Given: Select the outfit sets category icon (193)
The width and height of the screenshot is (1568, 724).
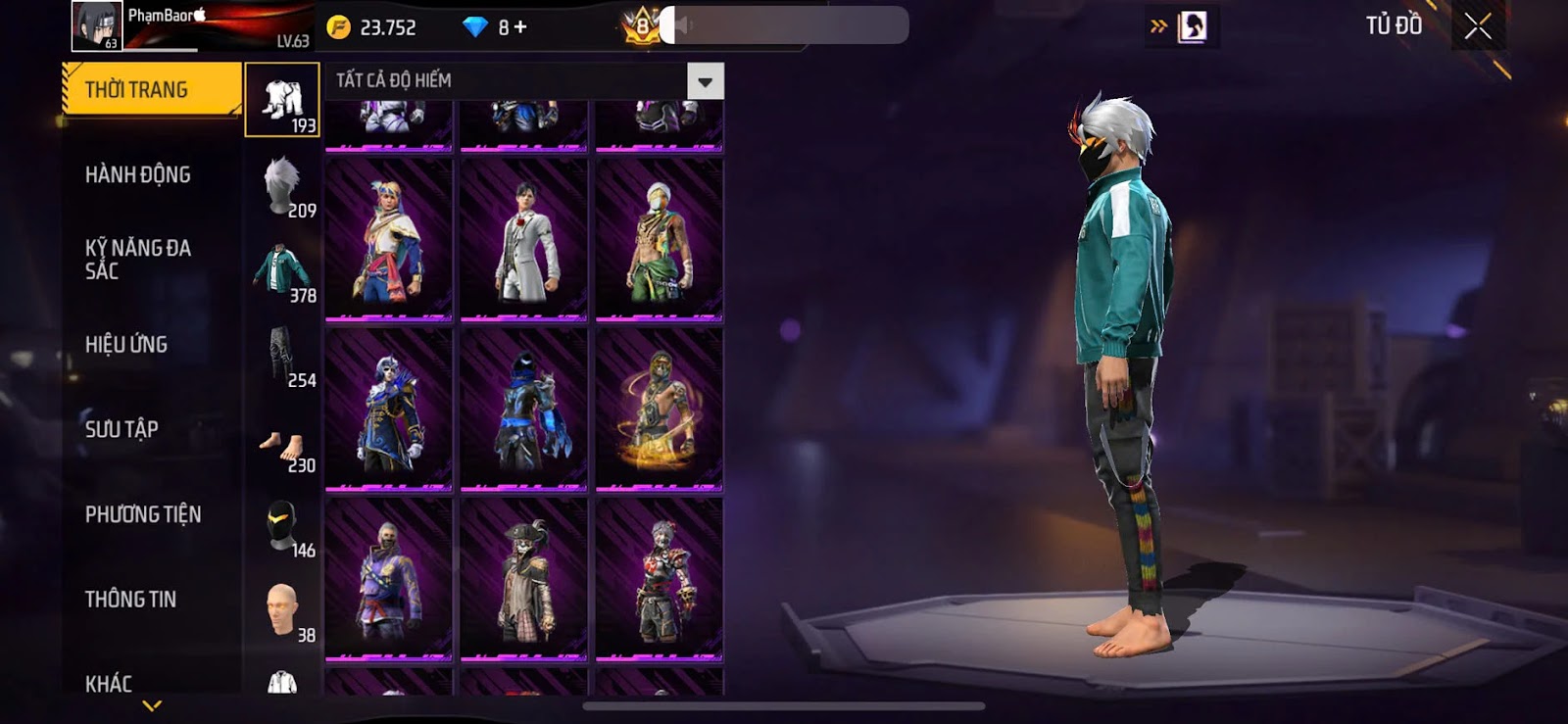Looking at the screenshot, I should pos(282,100).
